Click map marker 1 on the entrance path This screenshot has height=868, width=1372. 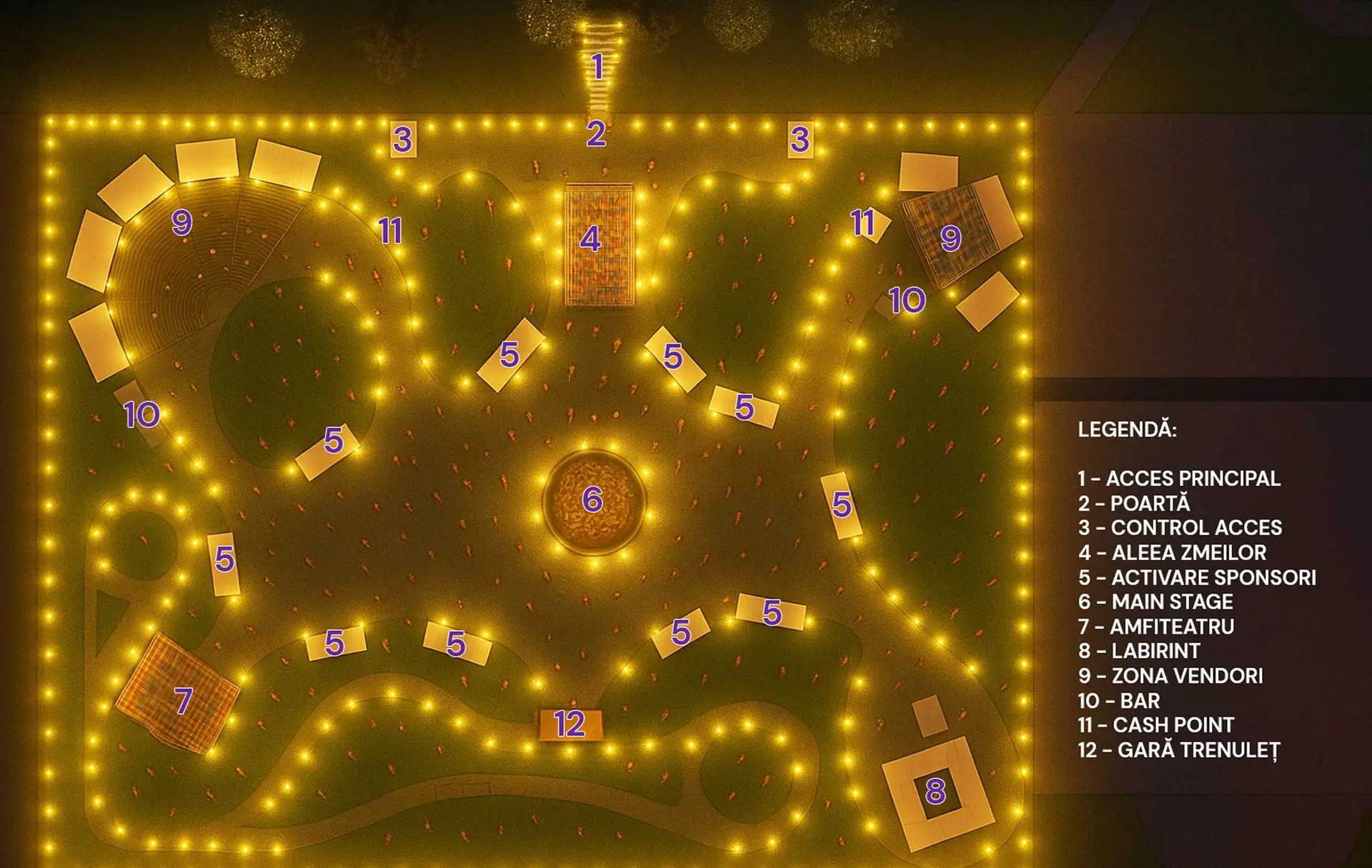(x=598, y=66)
